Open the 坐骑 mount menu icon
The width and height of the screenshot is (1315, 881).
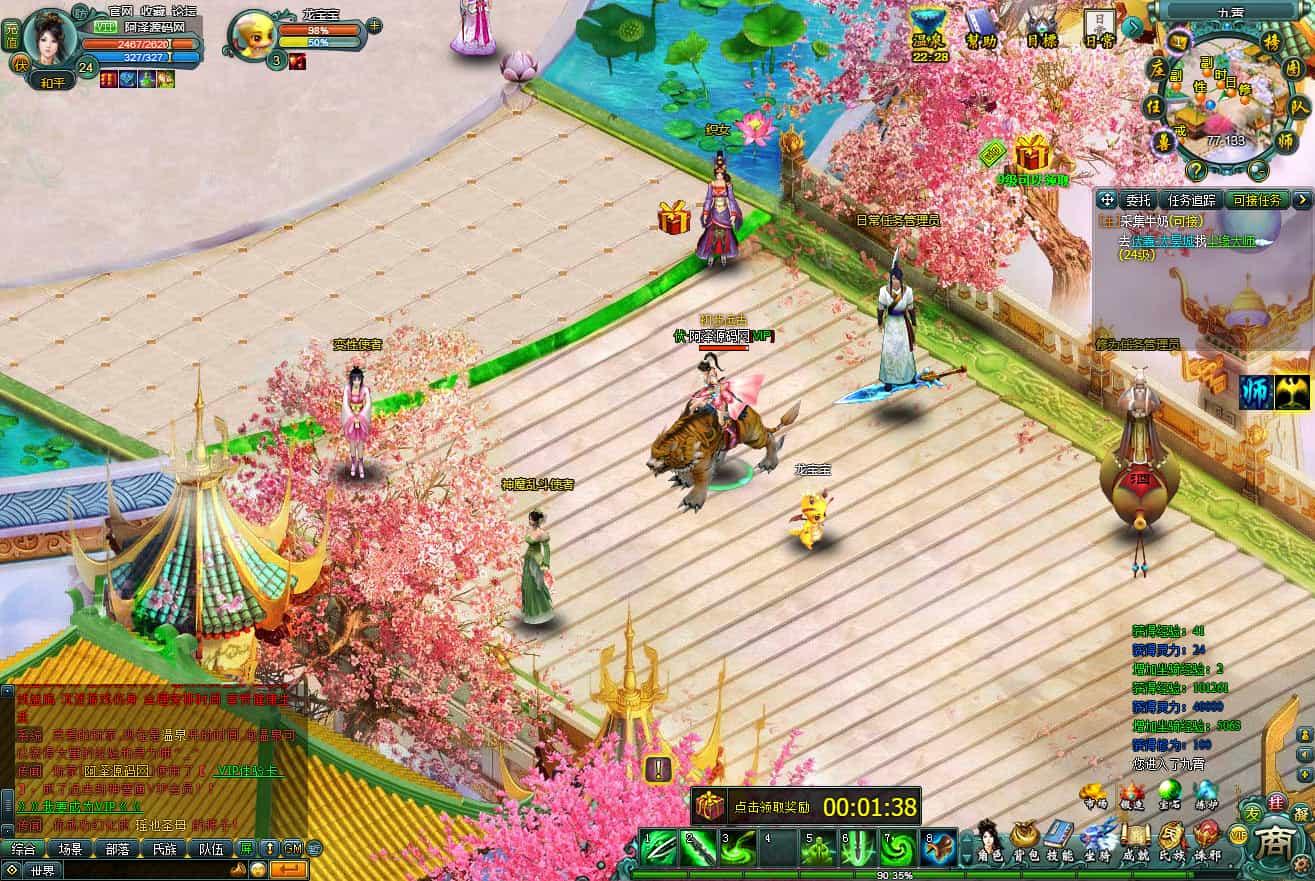click(1097, 840)
